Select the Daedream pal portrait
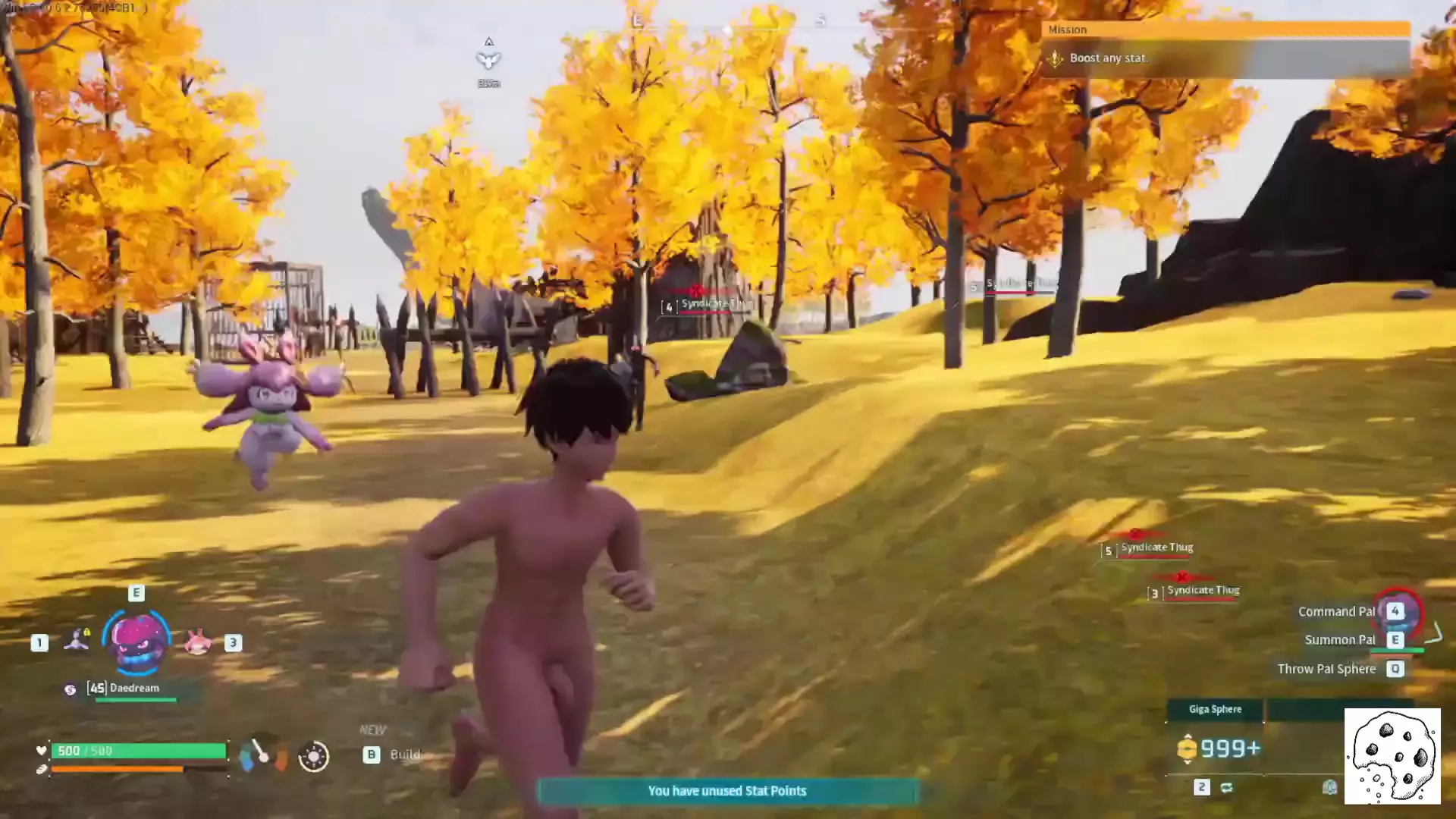Image resolution: width=1456 pixels, height=819 pixels. pyautogui.click(x=137, y=642)
